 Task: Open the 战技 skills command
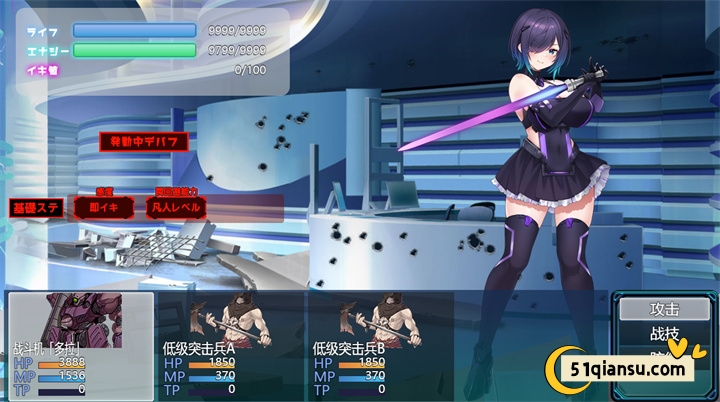664,335
